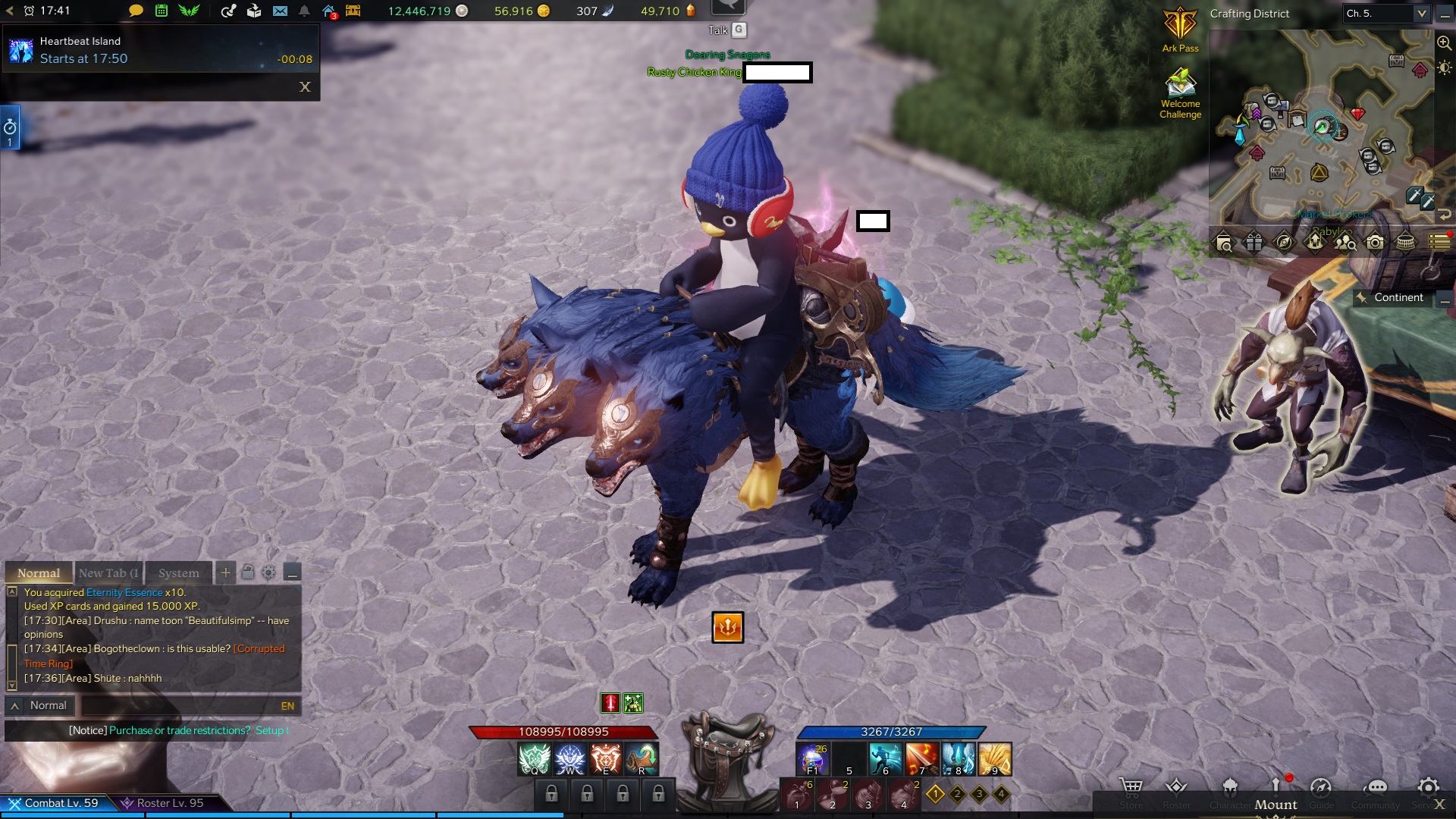Expand the chat mode arrow next to Normal
This screenshot has width=1456, height=819.
[14, 705]
